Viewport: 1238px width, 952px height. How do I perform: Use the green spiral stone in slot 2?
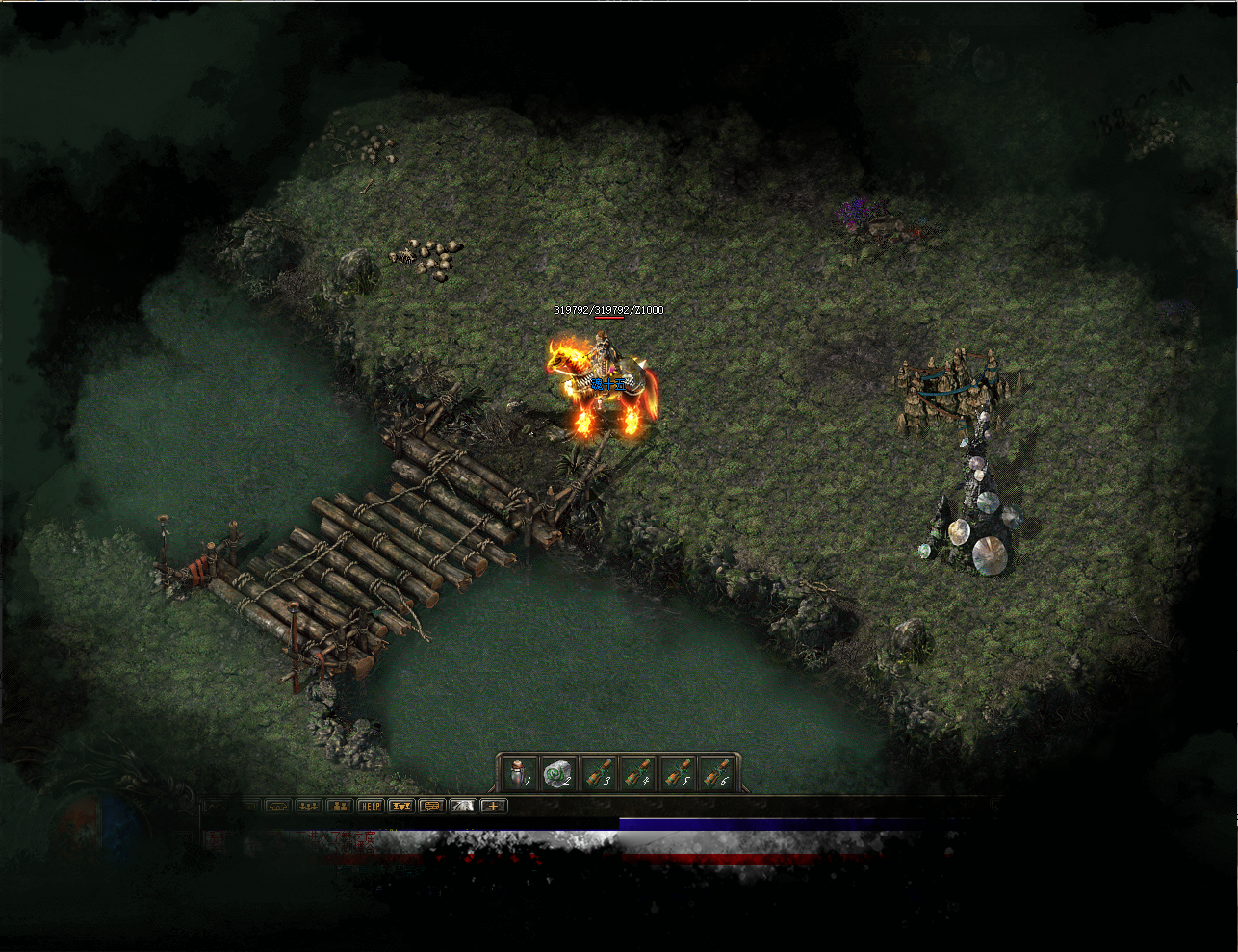coord(557,773)
